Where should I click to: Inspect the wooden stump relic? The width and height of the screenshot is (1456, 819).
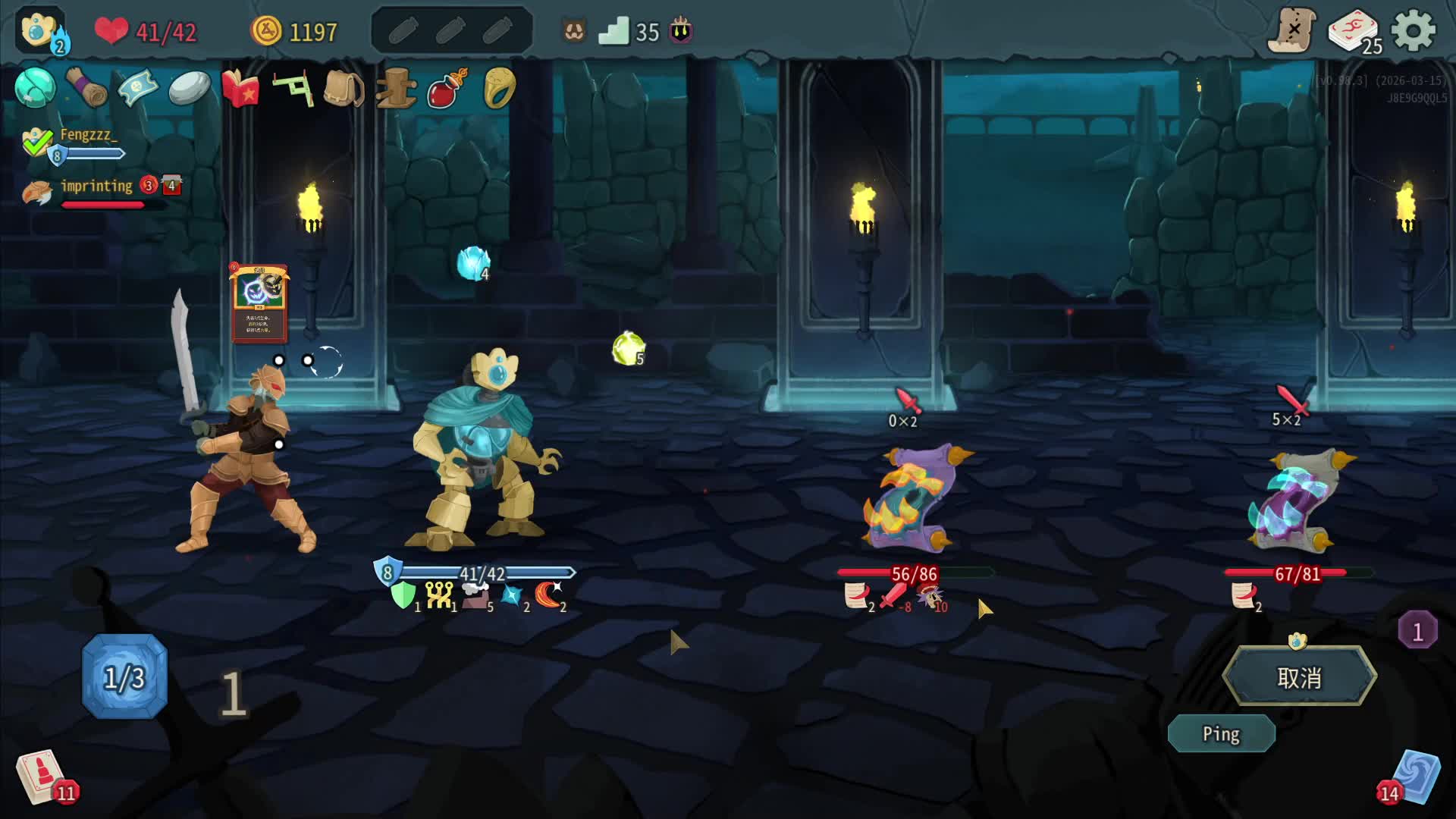396,89
